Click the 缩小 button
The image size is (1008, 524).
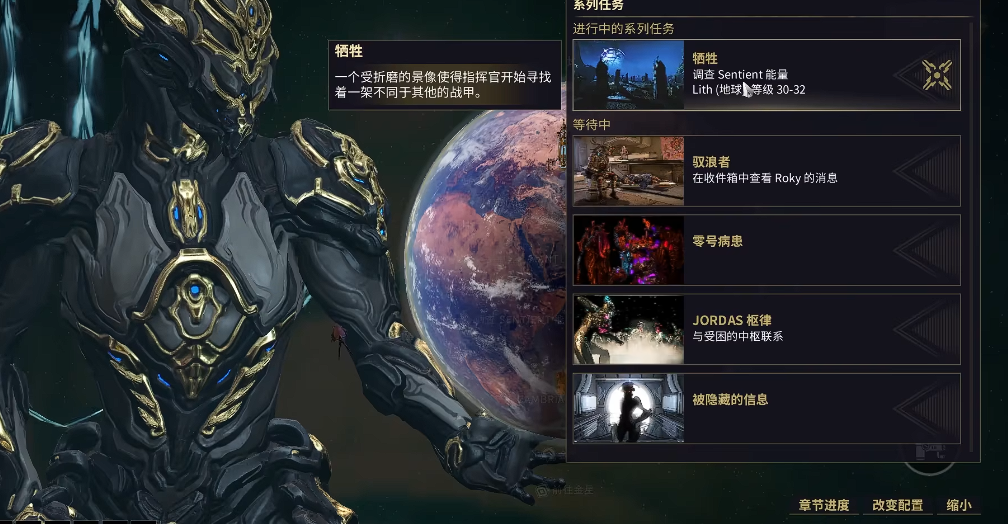click(958, 505)
